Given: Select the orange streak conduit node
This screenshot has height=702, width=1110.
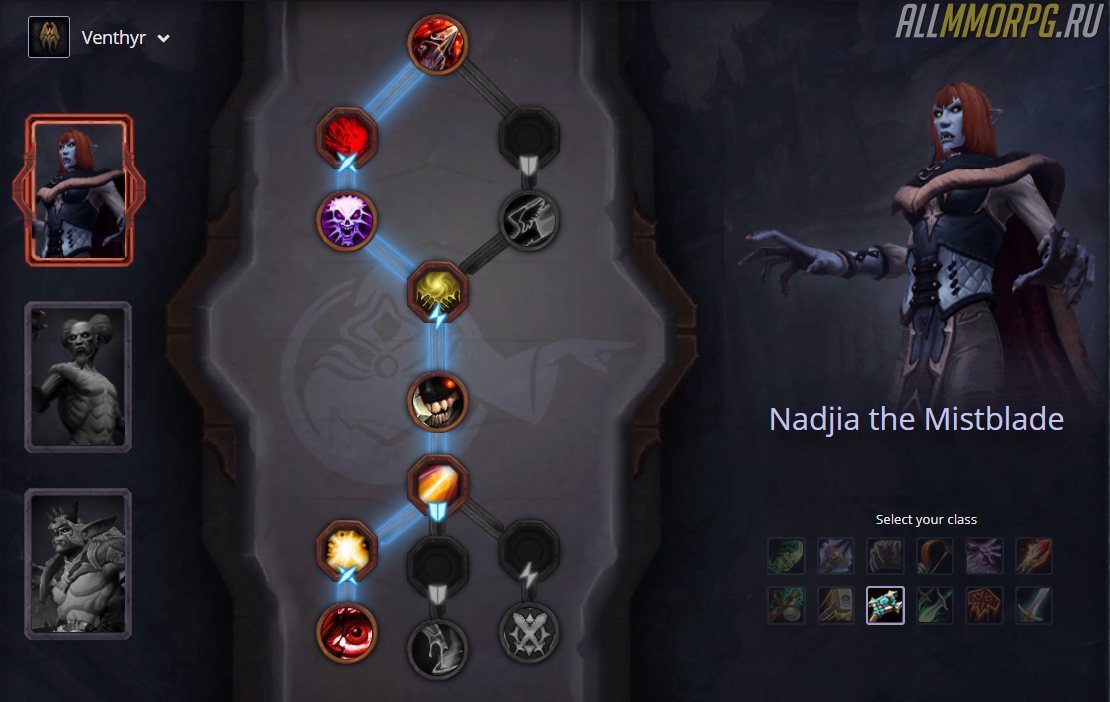Looking at the screenshot, I should point(438,483).
